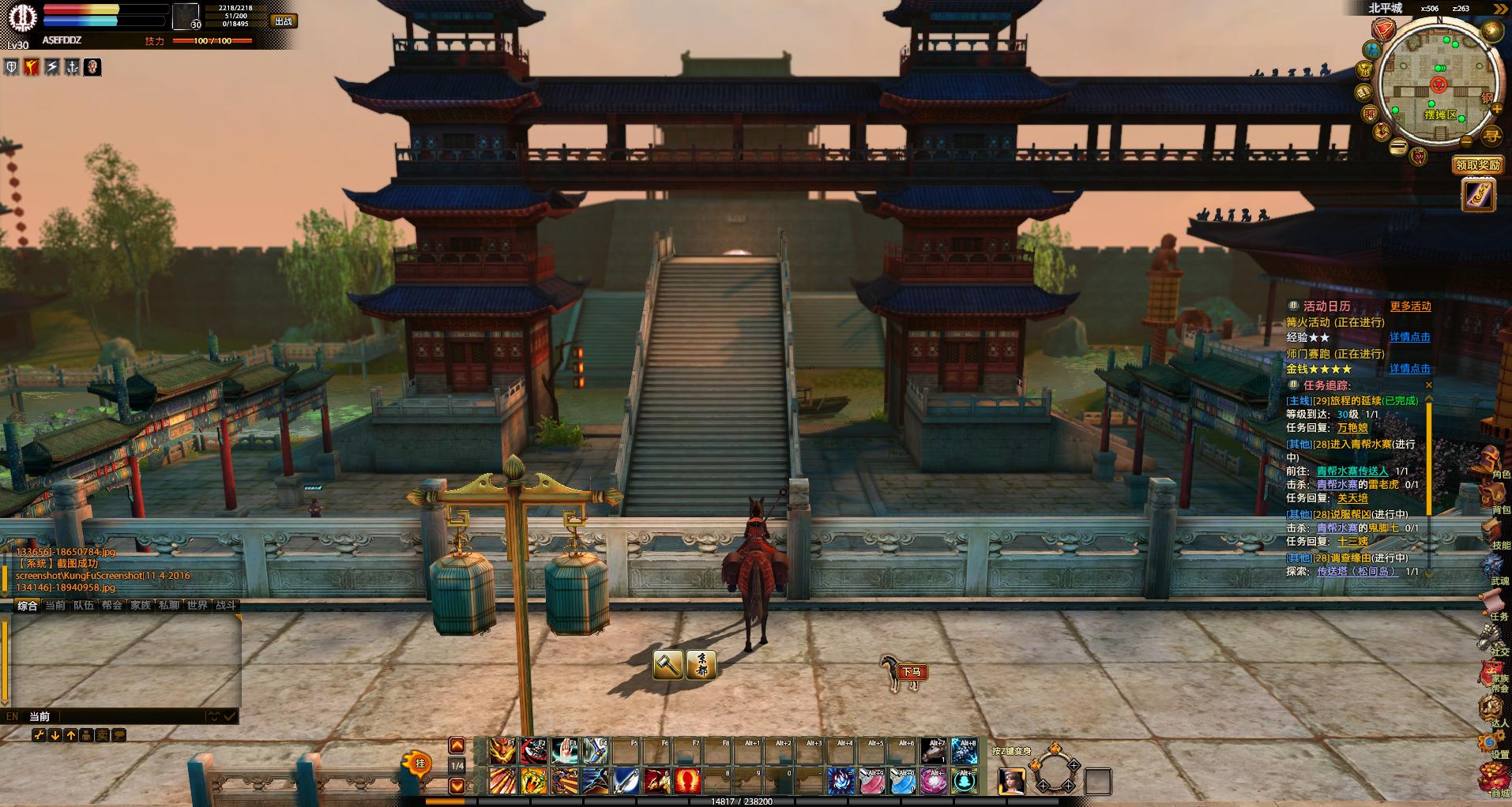Toggle the 挂 auto-combat button
The width and height of the screenshot is (1512, 807).
(x=419, y=764)
